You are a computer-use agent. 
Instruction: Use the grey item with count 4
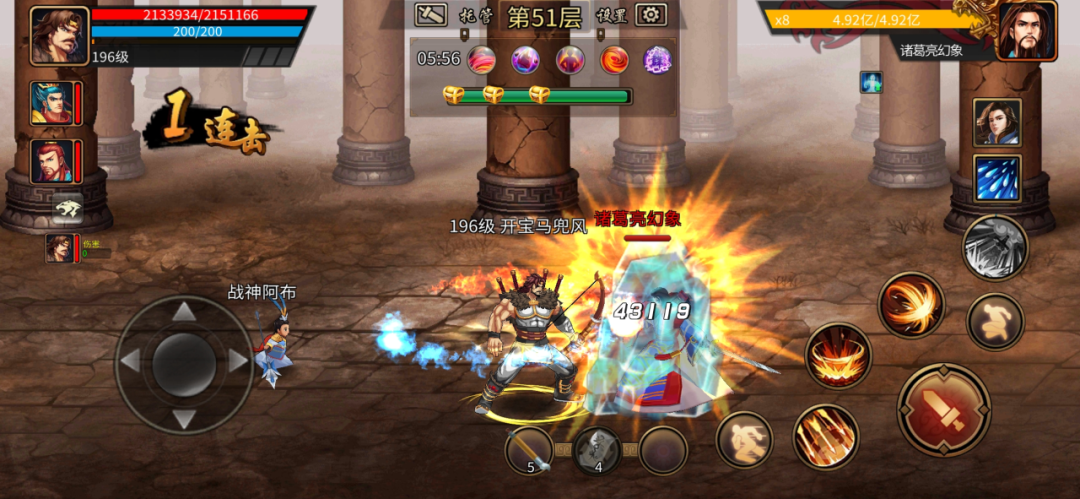[597, 450]
